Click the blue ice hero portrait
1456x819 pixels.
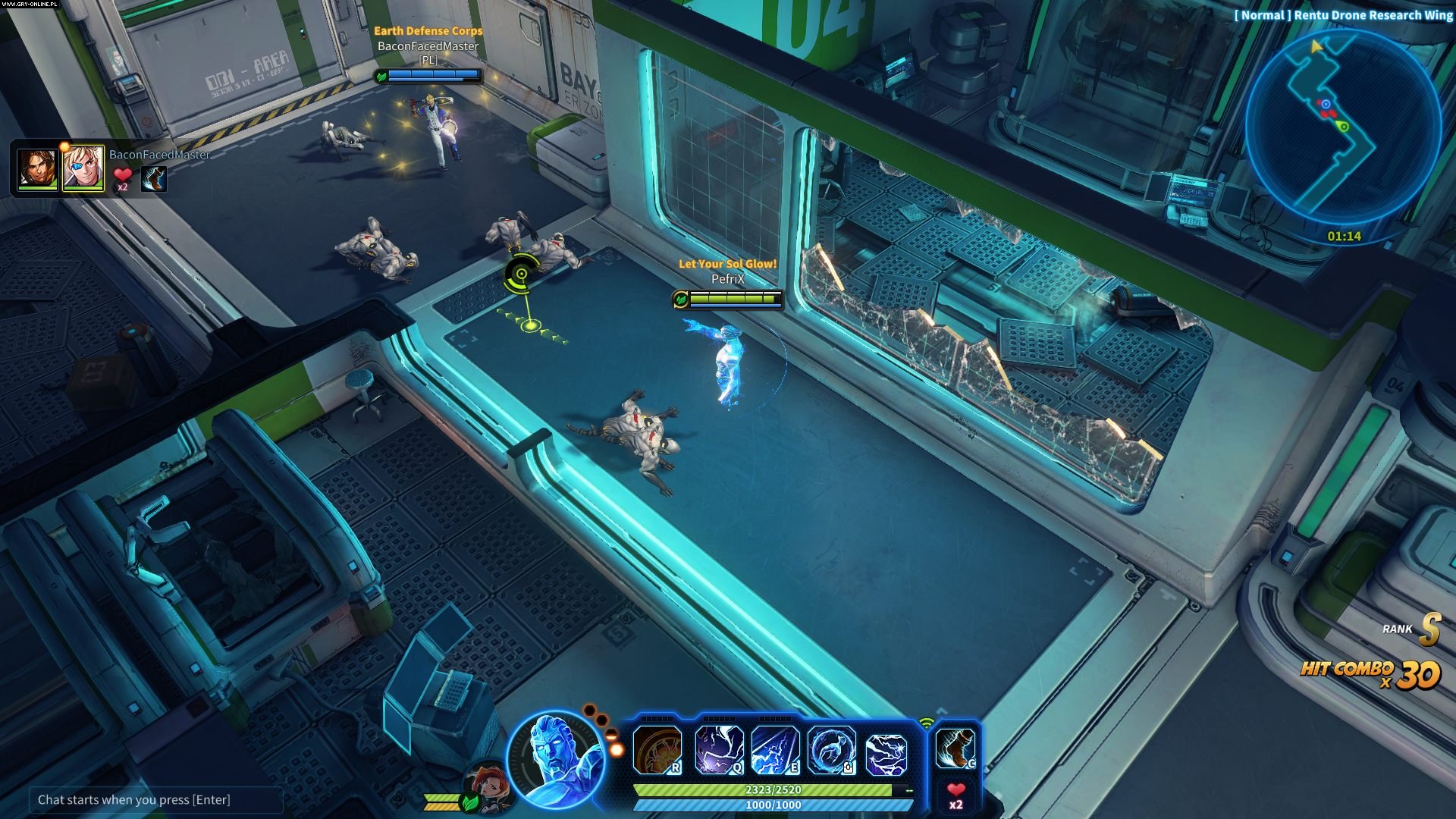[x=557, y=758]
